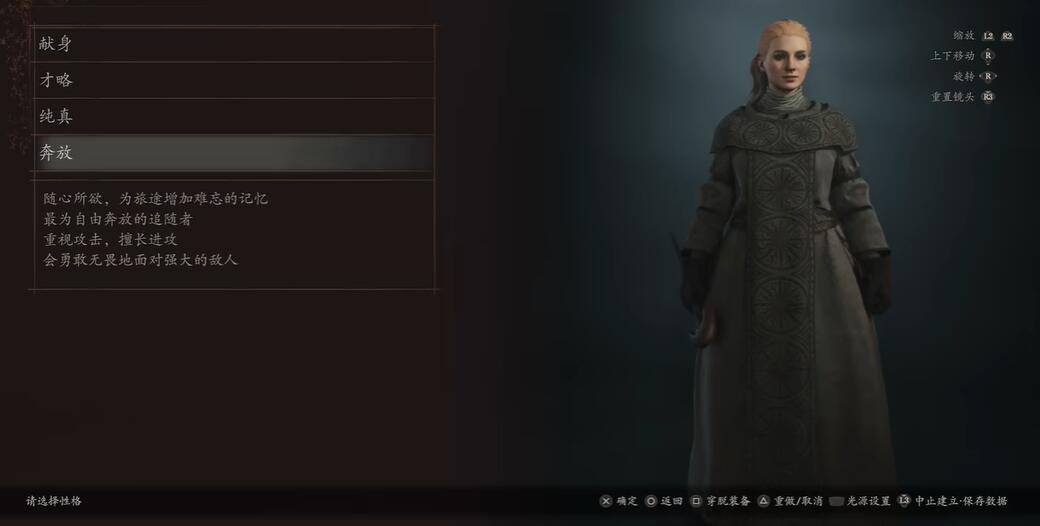1040x526 pixels.
Task: Choose the 才略 personality entry
Action: tap(232, 80)
